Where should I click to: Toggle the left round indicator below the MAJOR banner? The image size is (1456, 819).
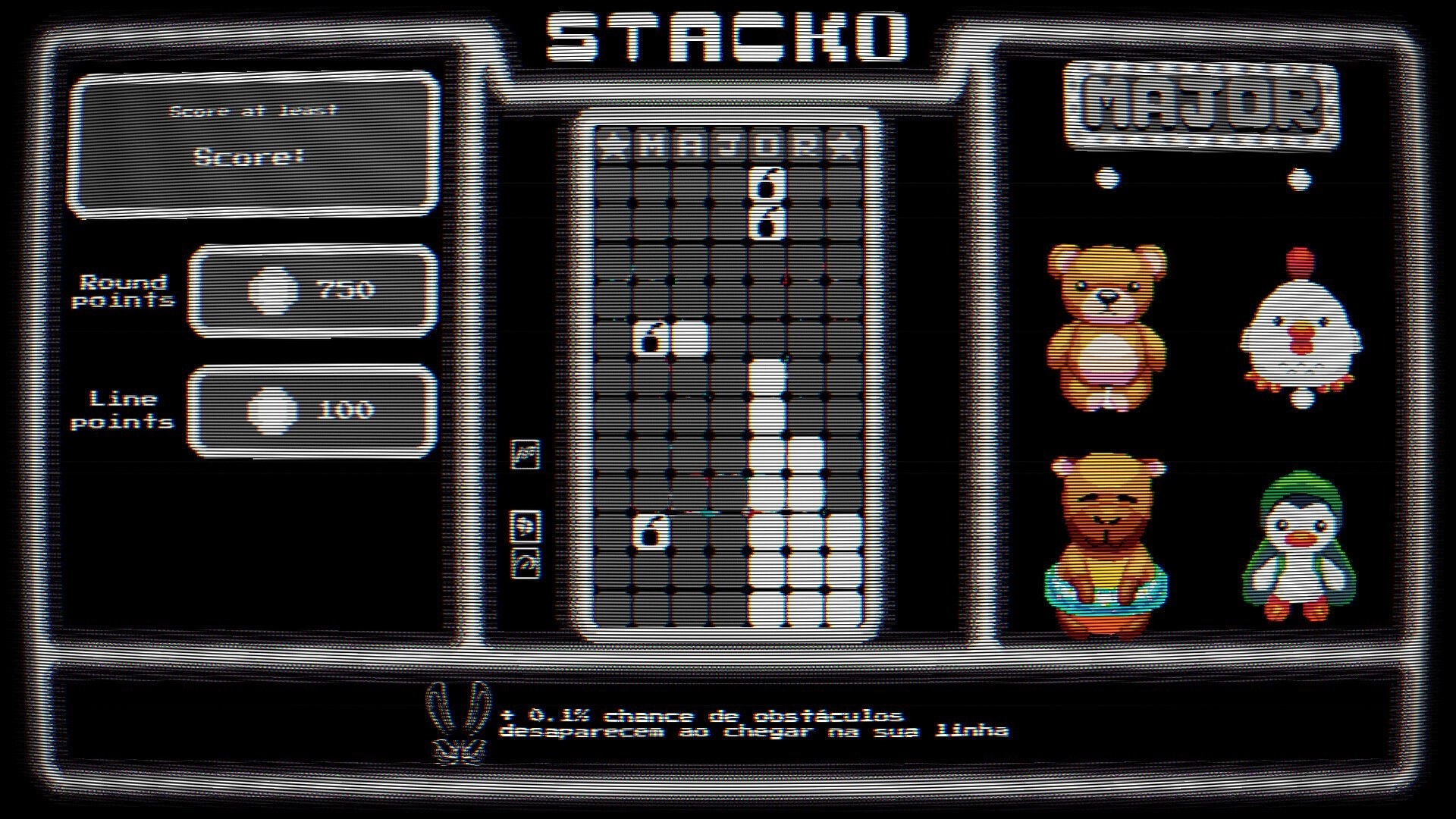[x=1106, y=177]
